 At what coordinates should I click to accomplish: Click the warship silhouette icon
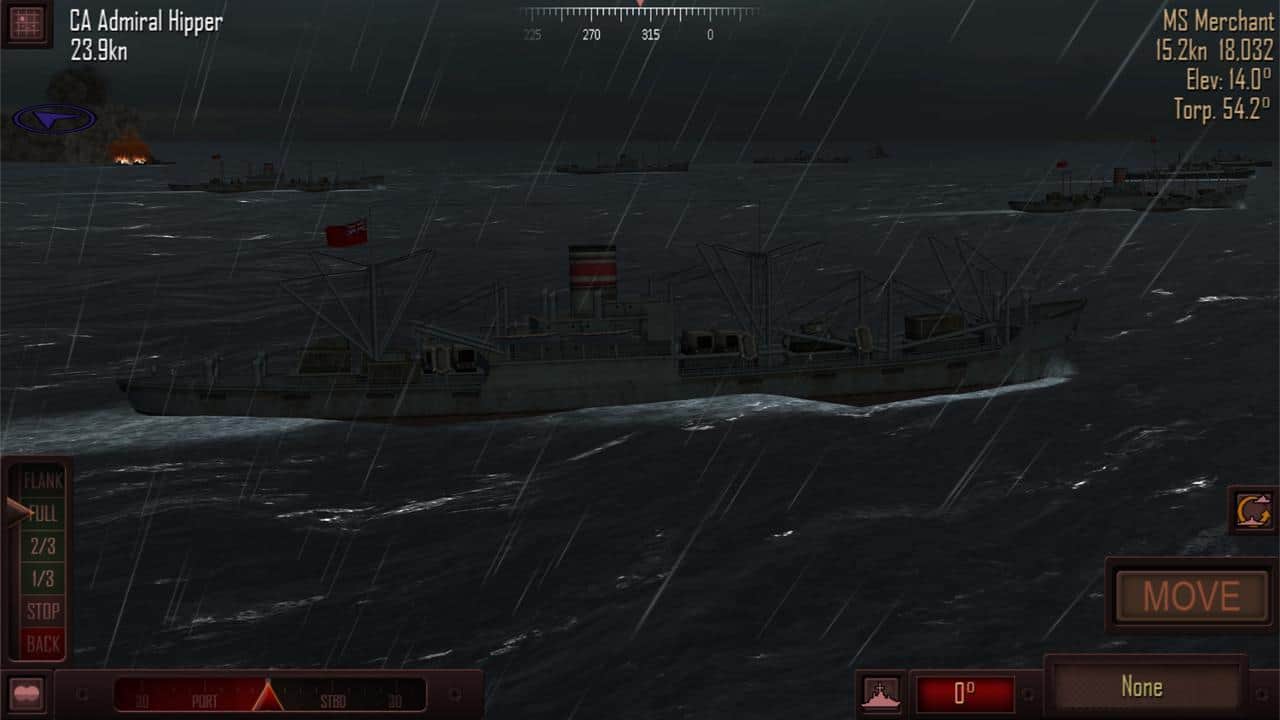(881, 694)
